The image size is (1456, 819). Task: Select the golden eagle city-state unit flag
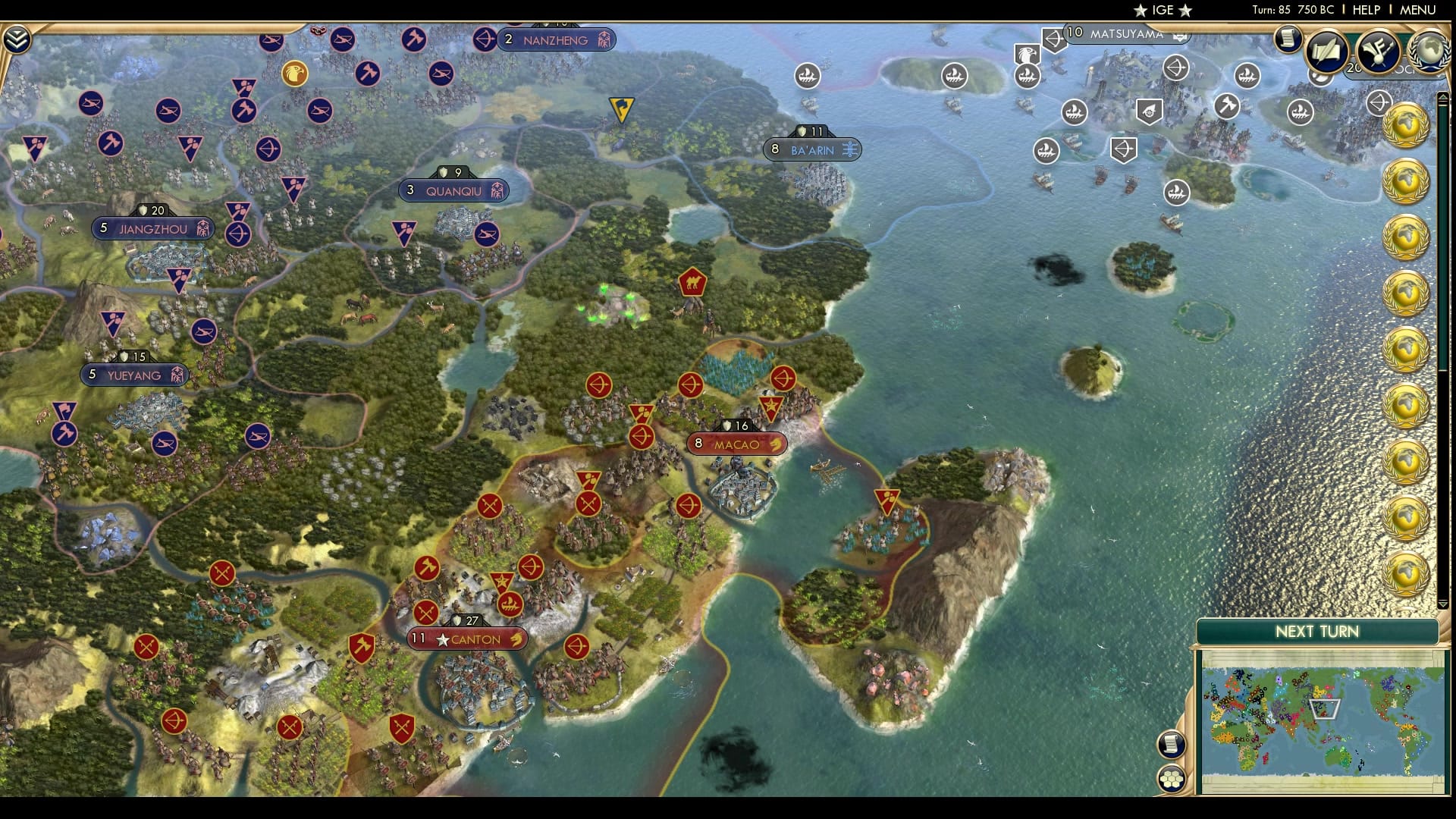296,75
